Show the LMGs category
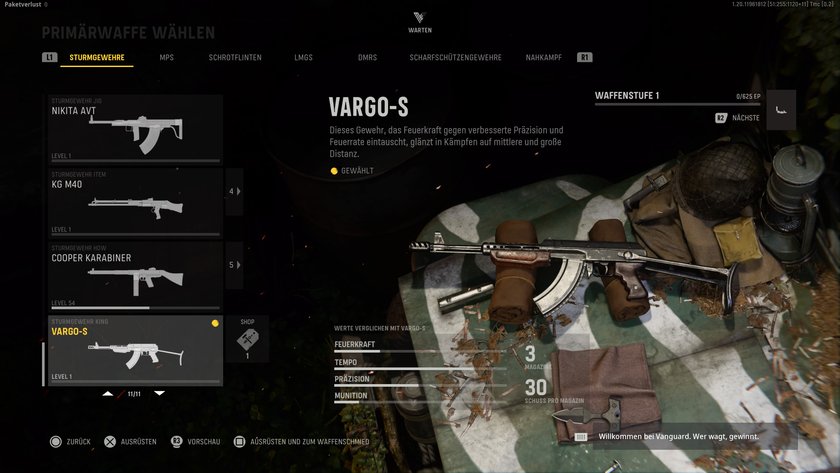 click(x=303, y=58)
